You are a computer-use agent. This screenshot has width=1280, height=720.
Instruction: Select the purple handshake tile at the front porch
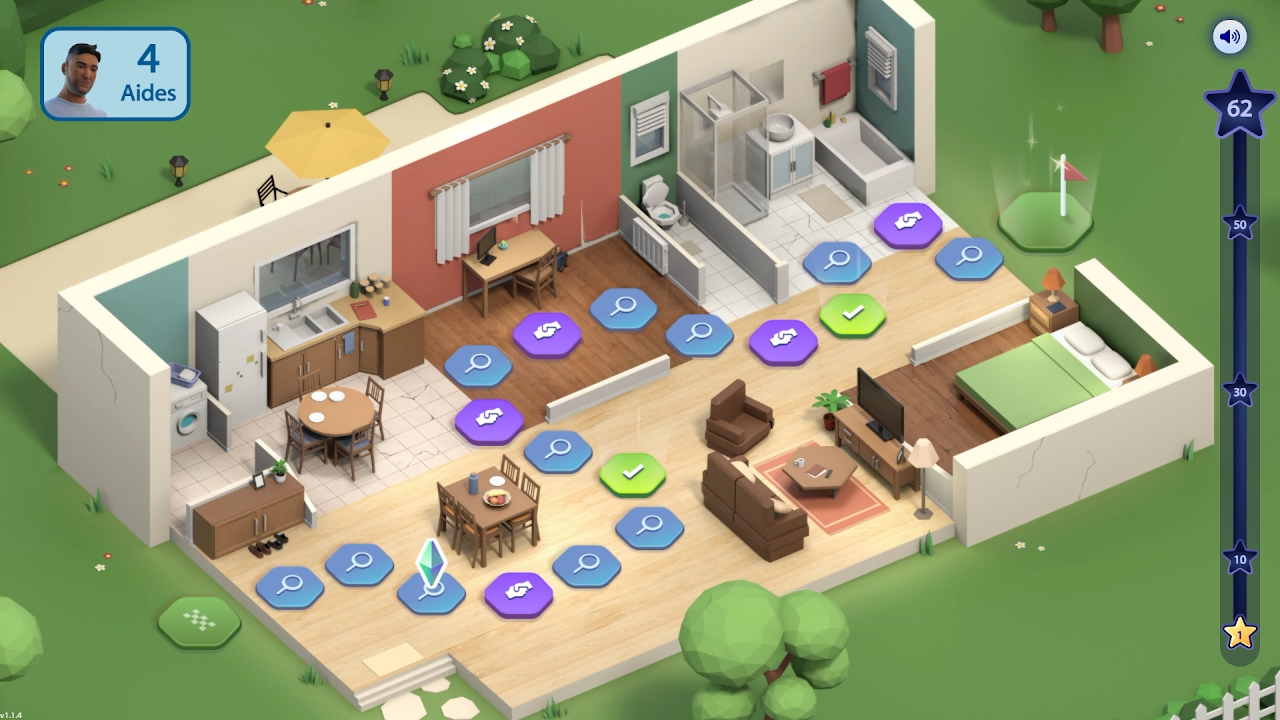(x=518, y=593)
